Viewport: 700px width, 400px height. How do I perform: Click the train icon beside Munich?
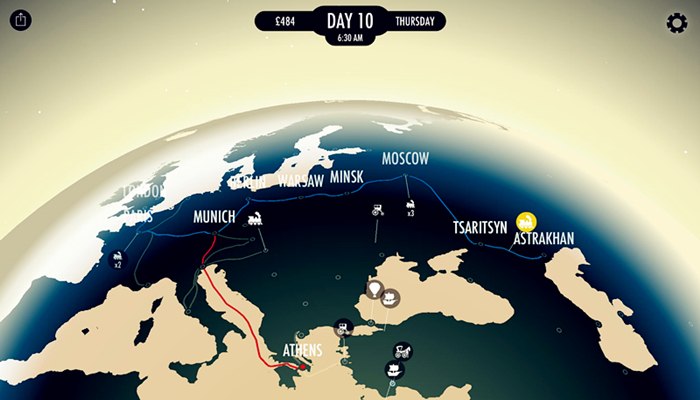click(255, 217)
